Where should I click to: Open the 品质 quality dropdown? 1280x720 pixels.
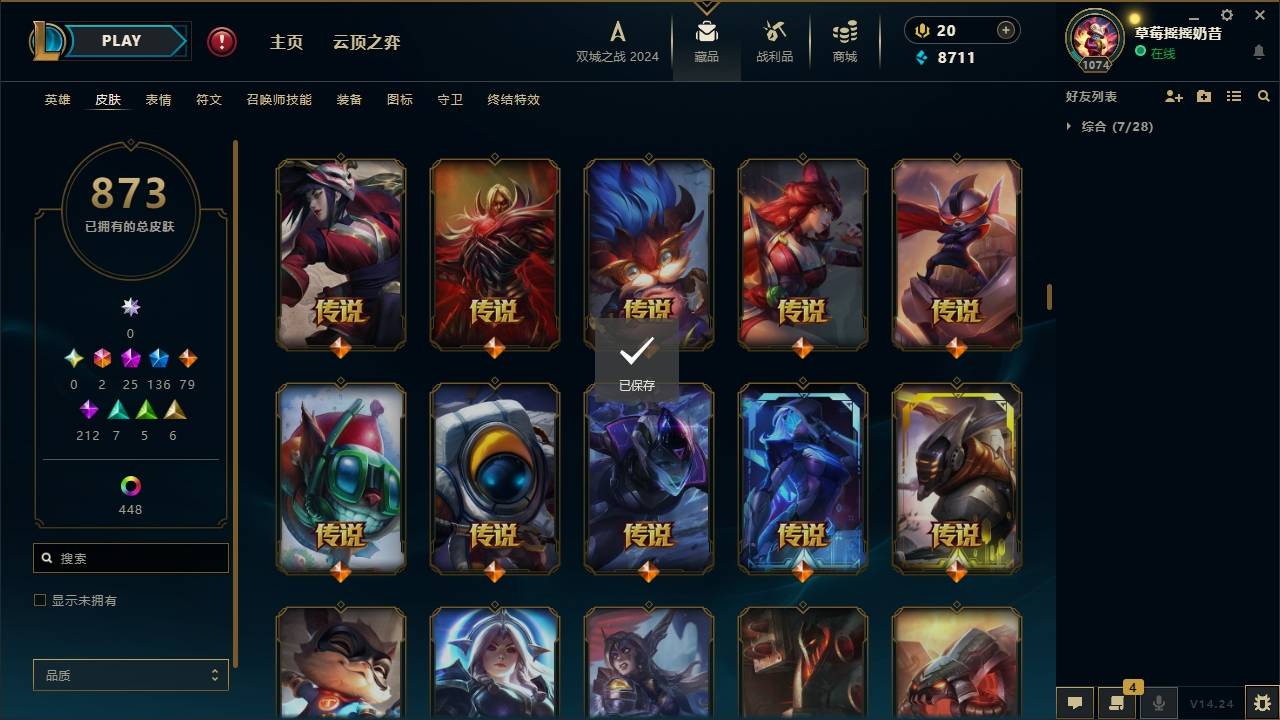point(130,675)
